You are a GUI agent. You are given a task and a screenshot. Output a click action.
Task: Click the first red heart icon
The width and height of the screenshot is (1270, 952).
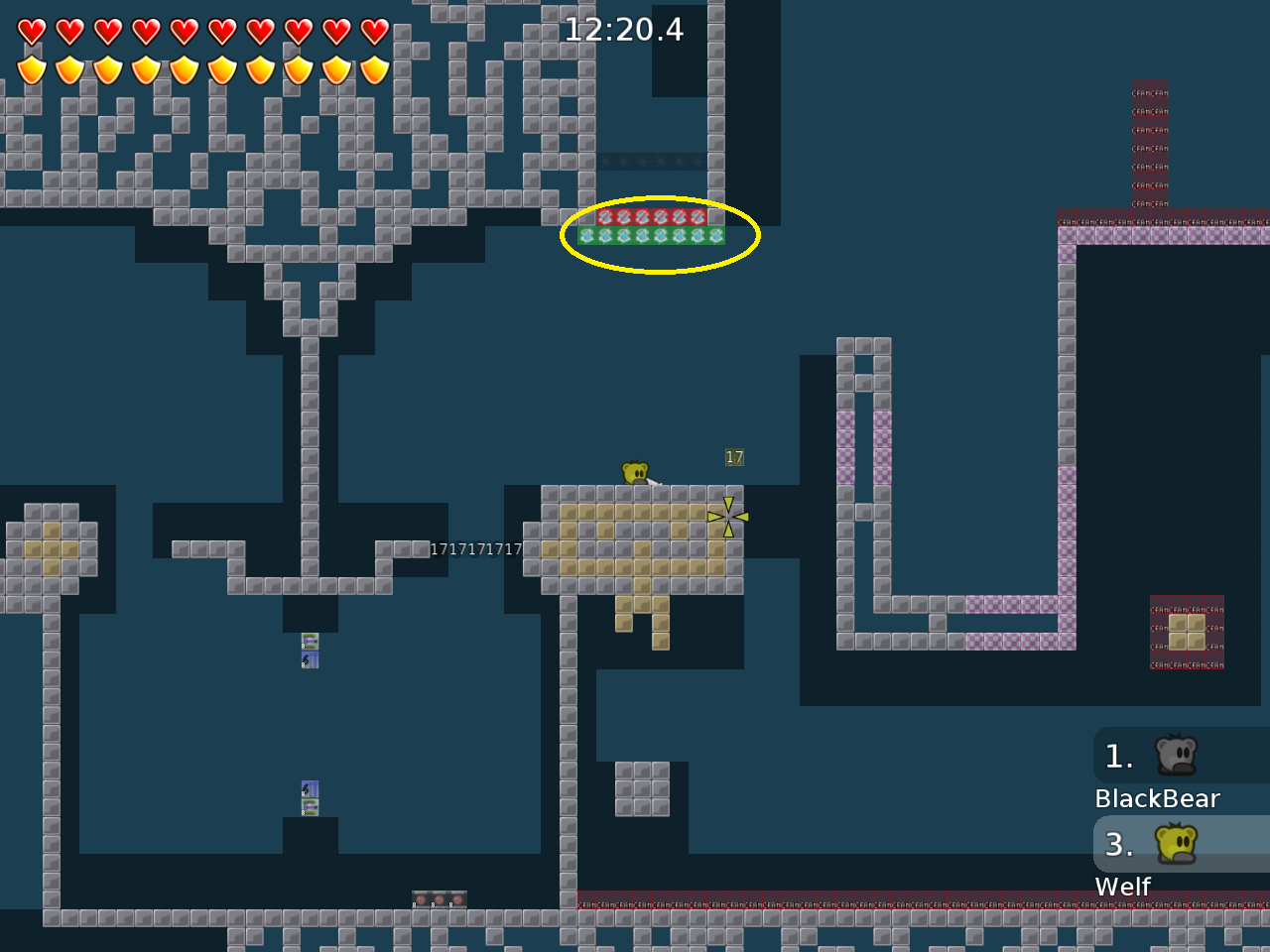[31, 30]
